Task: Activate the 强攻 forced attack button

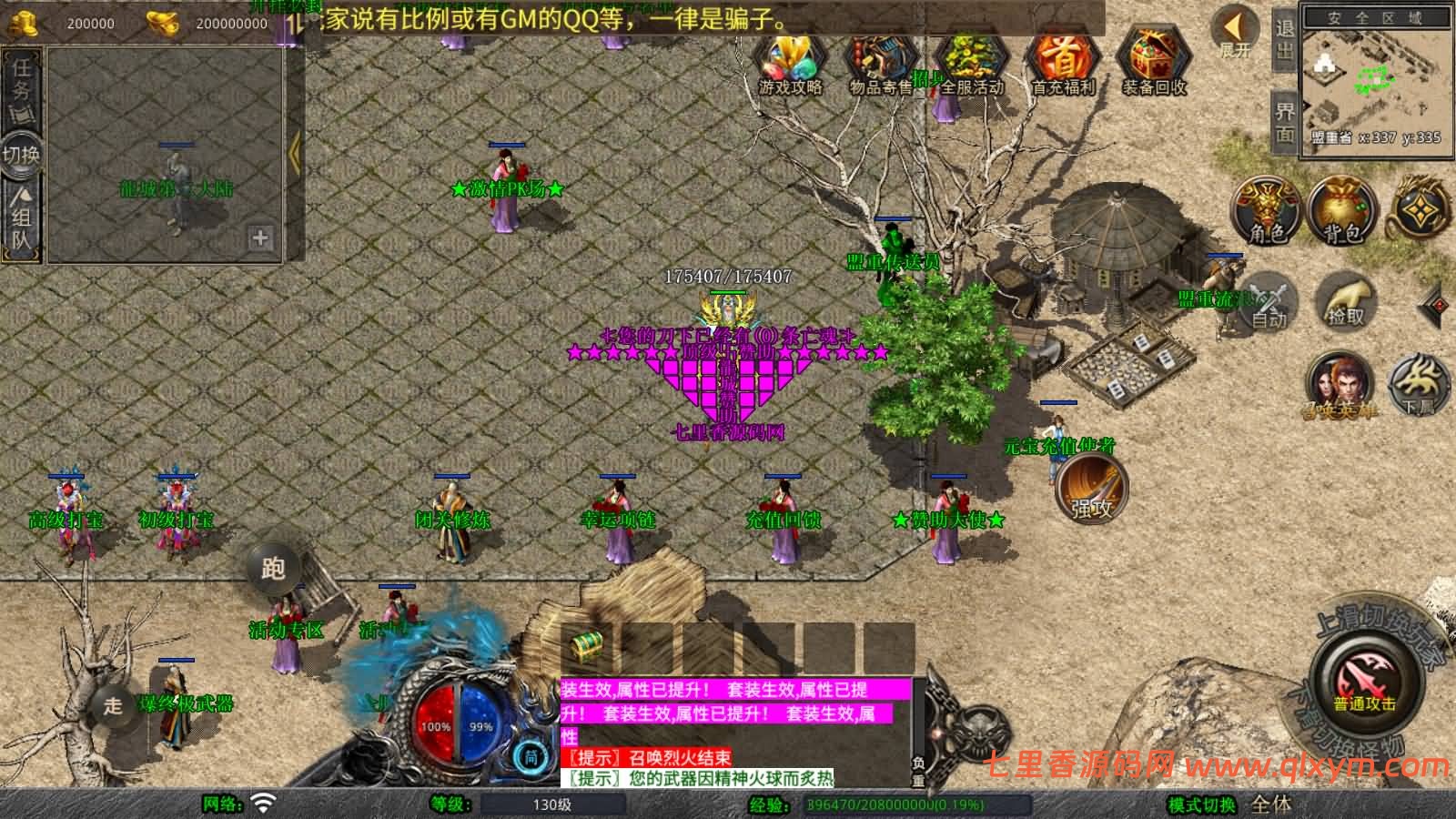Action: click(1091, 489)
